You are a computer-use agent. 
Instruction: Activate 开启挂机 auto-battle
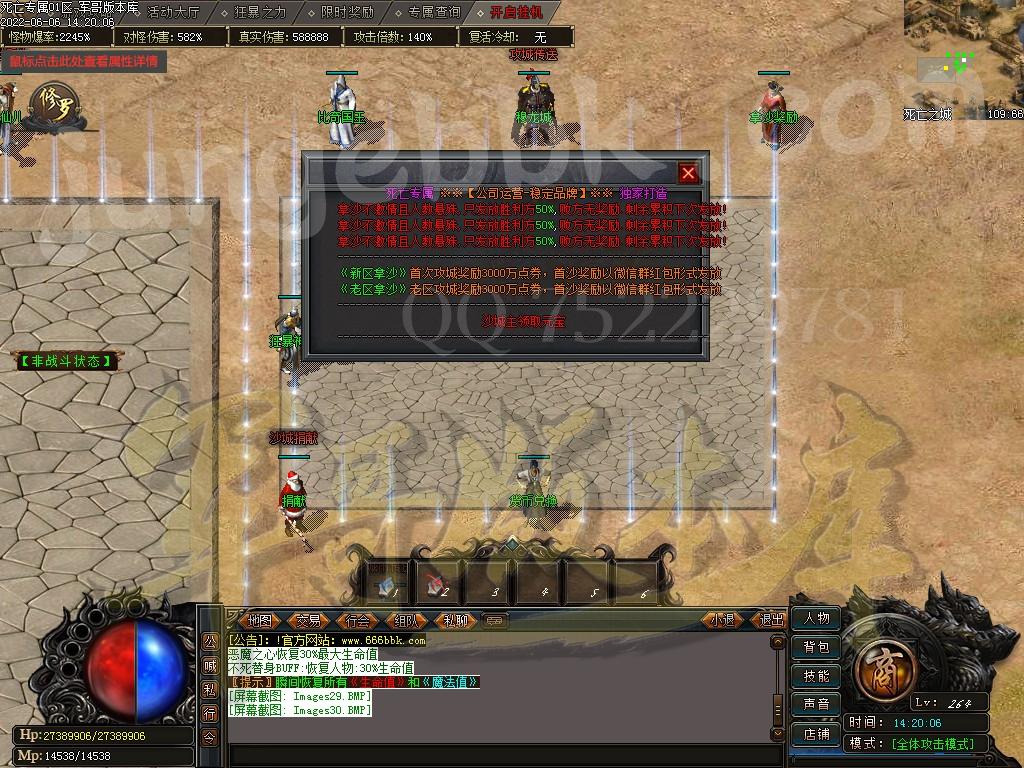click(517, 12)
